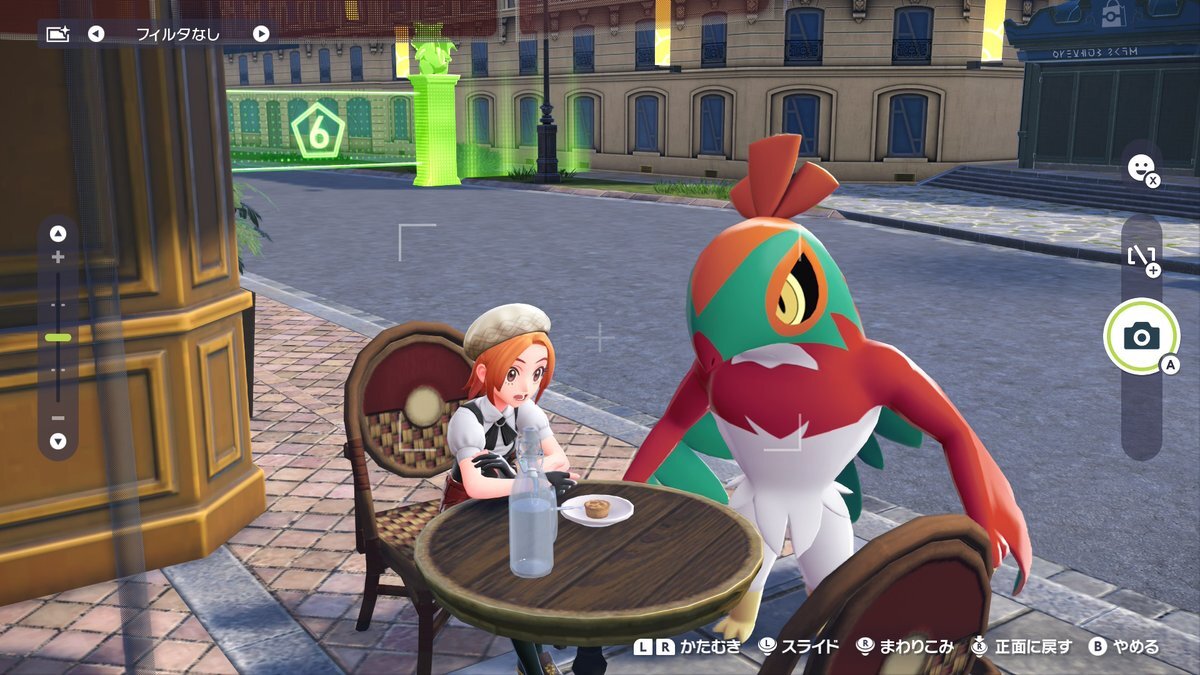Take a photo with the camera shutter button
The image size is (1200, 675).
[1141, 337]
